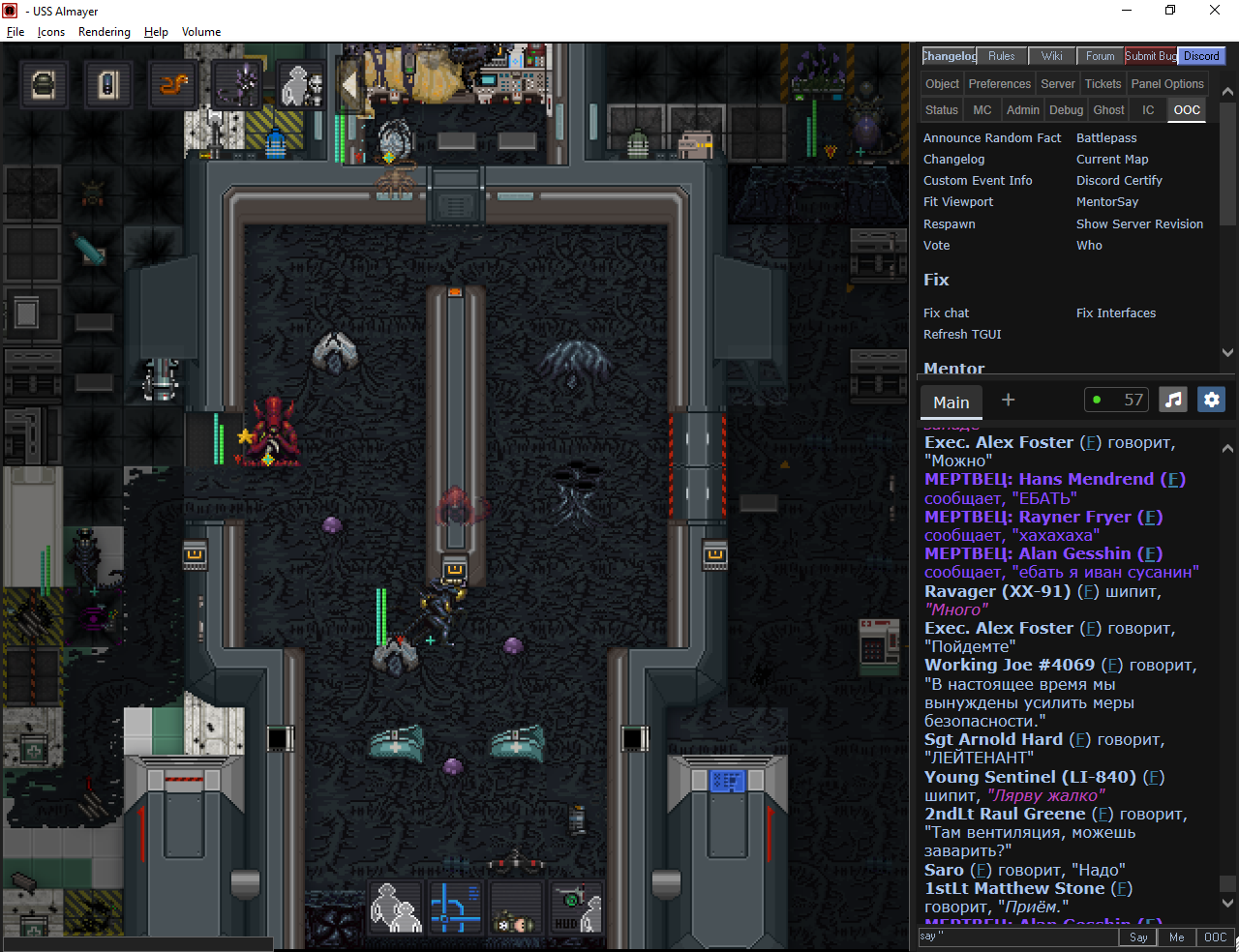The height and width of the screenshot is (952, 1239).
Task: Click the Discord button
Action: [1201, 56]
